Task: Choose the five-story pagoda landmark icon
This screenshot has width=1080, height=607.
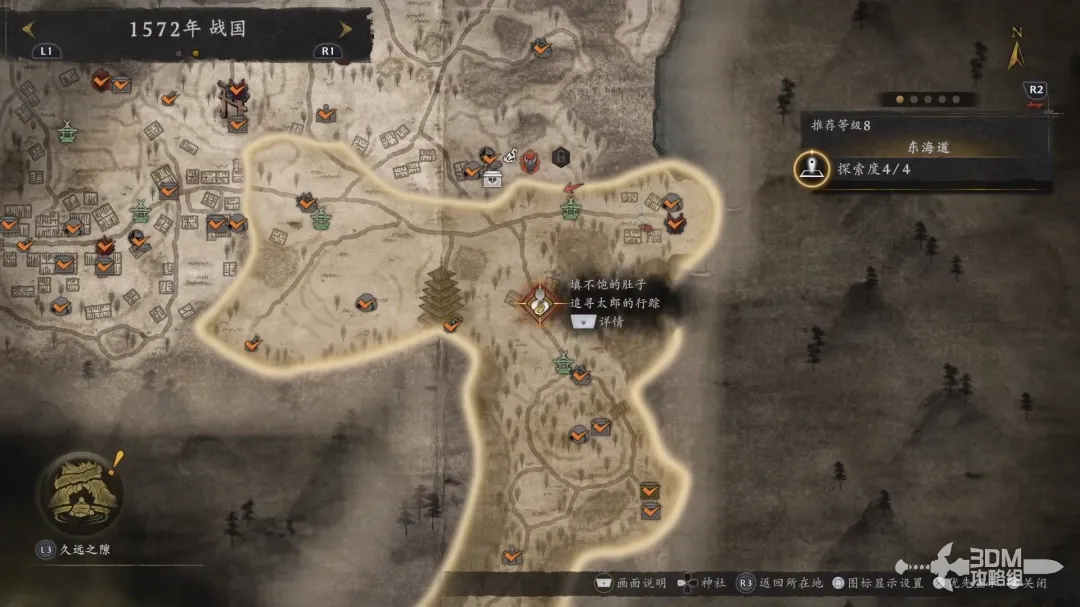Action: coord(437,295)
